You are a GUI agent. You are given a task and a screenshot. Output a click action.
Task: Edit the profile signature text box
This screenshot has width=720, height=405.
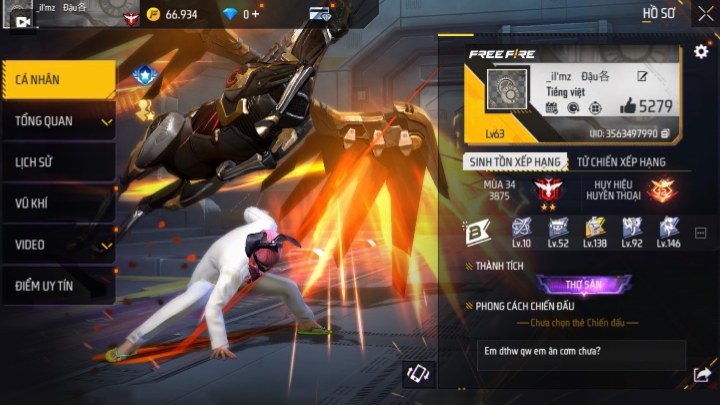click(x=580, y=356)
